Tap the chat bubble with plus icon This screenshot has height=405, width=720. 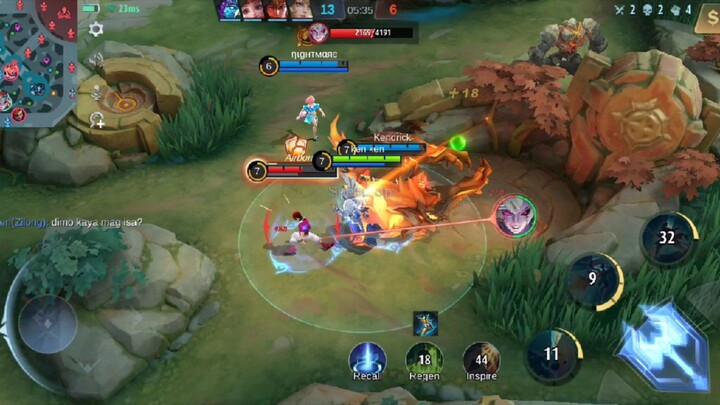[97, 120]
